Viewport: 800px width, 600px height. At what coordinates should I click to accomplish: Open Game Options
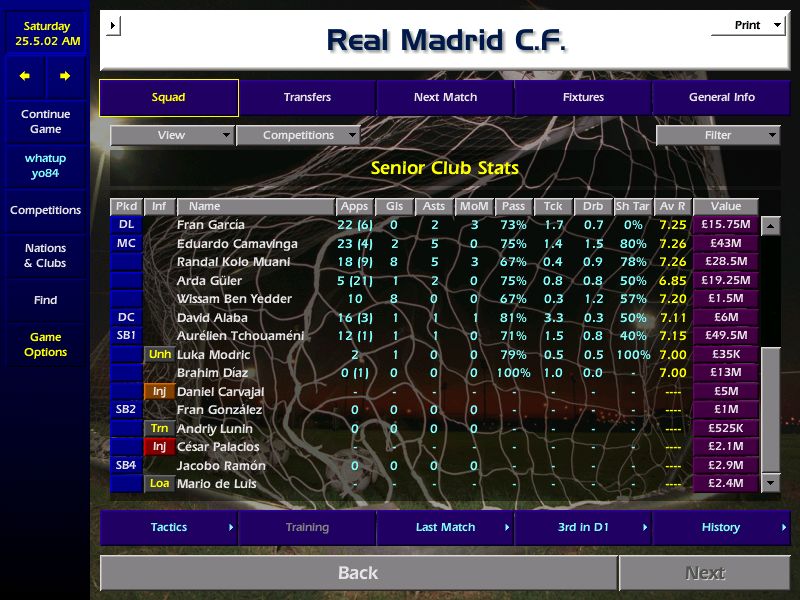pos(45,345)
